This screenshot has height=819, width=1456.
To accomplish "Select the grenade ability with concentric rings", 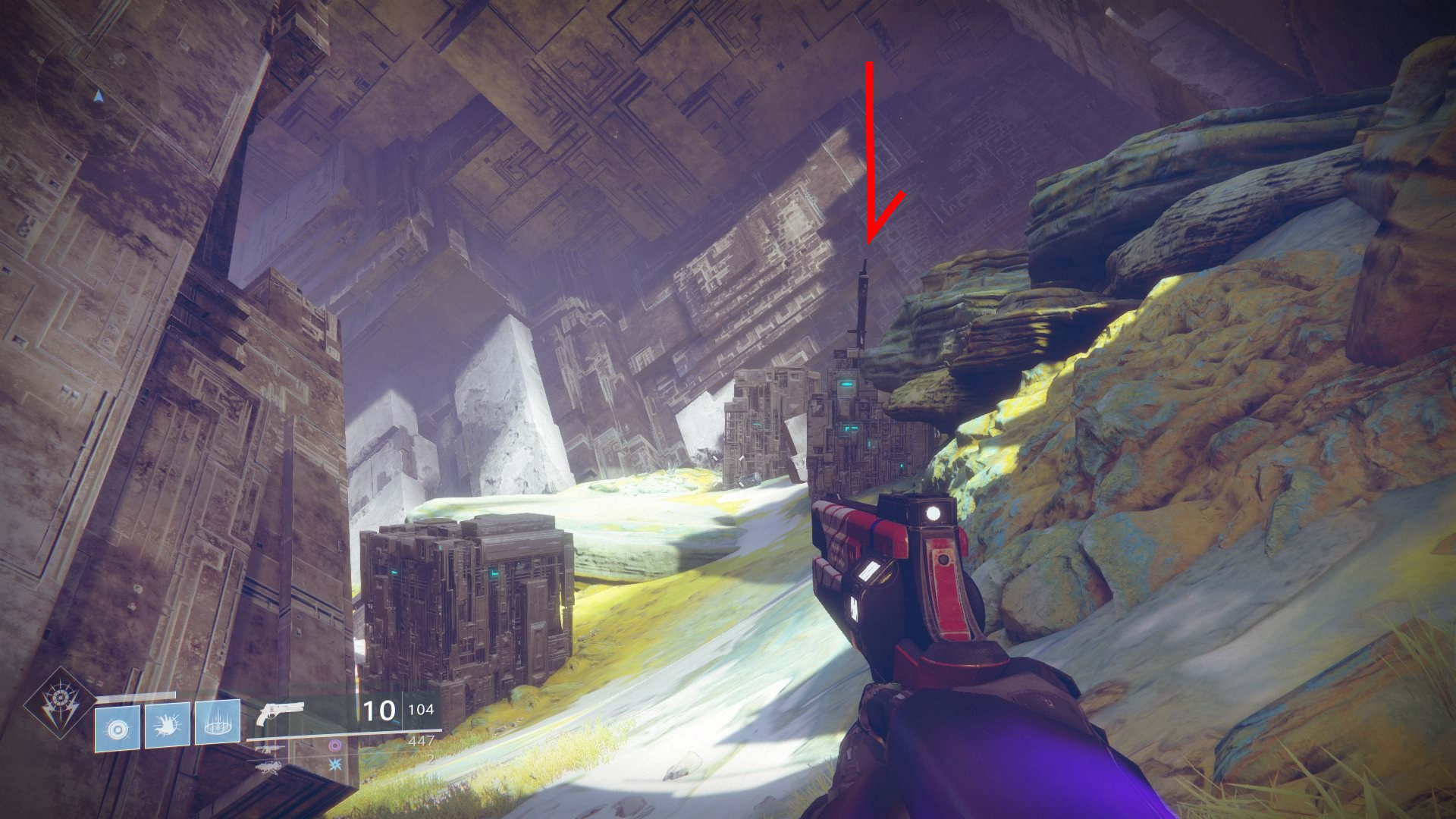I will (x=117, y=730).
